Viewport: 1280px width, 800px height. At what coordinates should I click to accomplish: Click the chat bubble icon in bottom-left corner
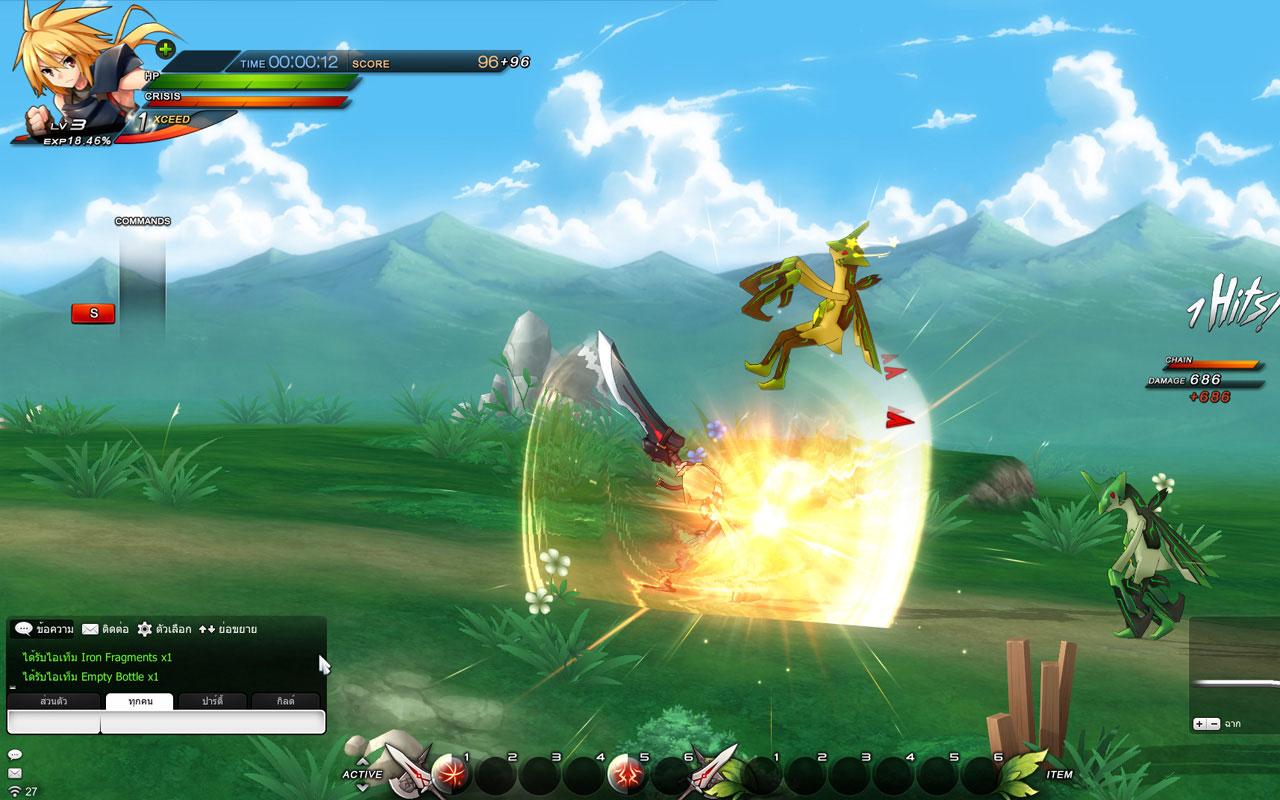(x=15, y=754)
